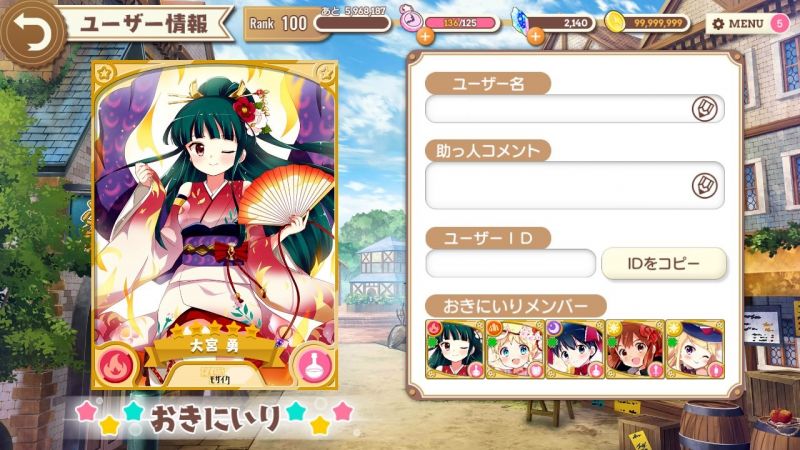Tap the plus button beside the stamina clock
800x450 pixels.
pyautogui.click(x=424, y=36)
